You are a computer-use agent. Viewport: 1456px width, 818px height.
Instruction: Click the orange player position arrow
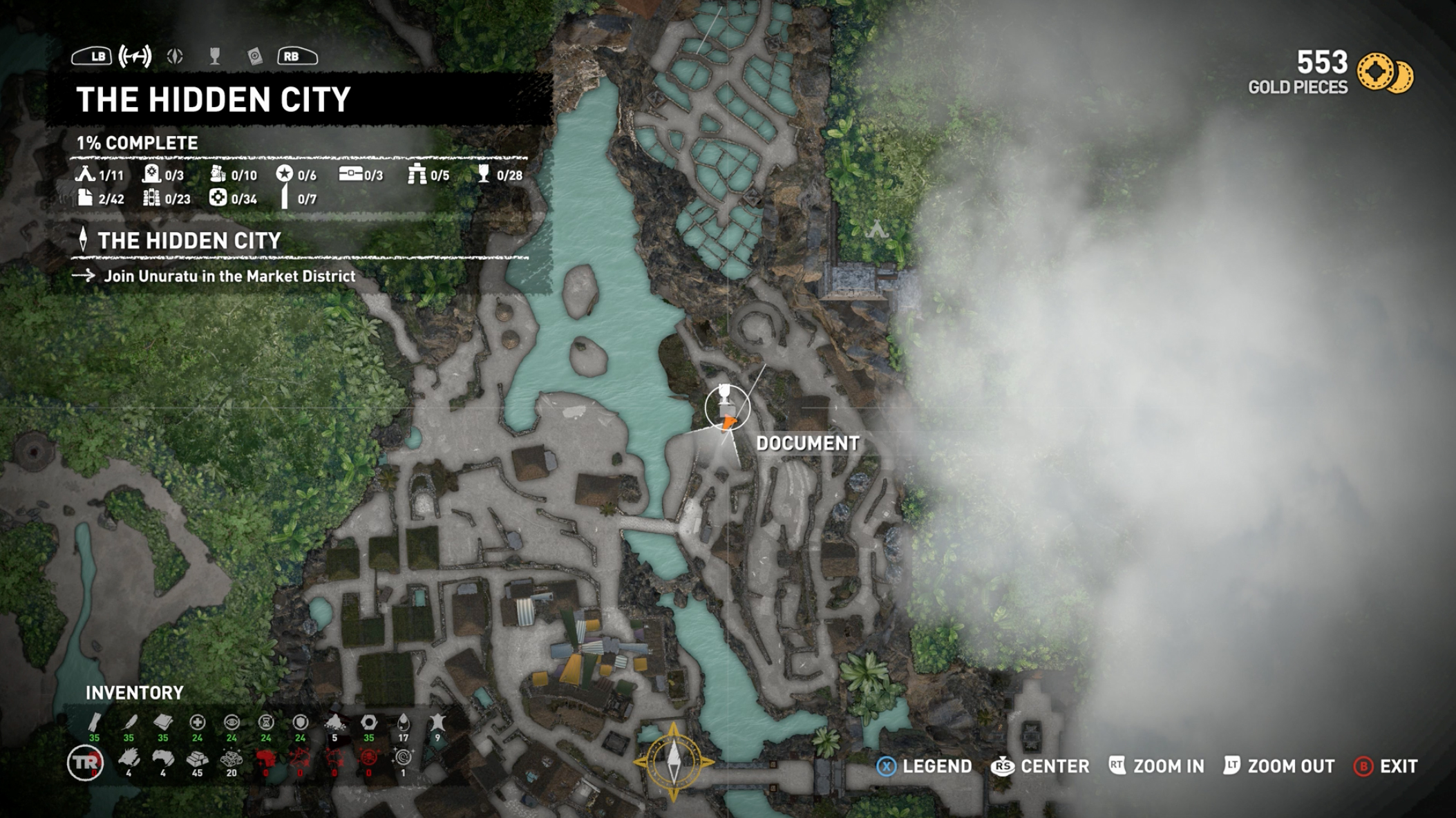pyautogui.click(x=729, y=423)
